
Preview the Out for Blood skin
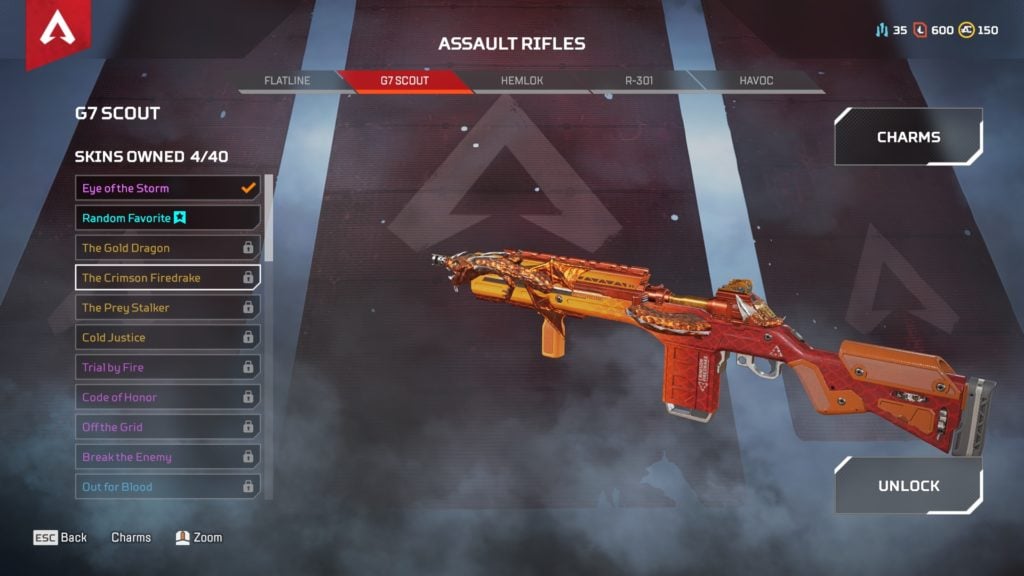[167, 487]
